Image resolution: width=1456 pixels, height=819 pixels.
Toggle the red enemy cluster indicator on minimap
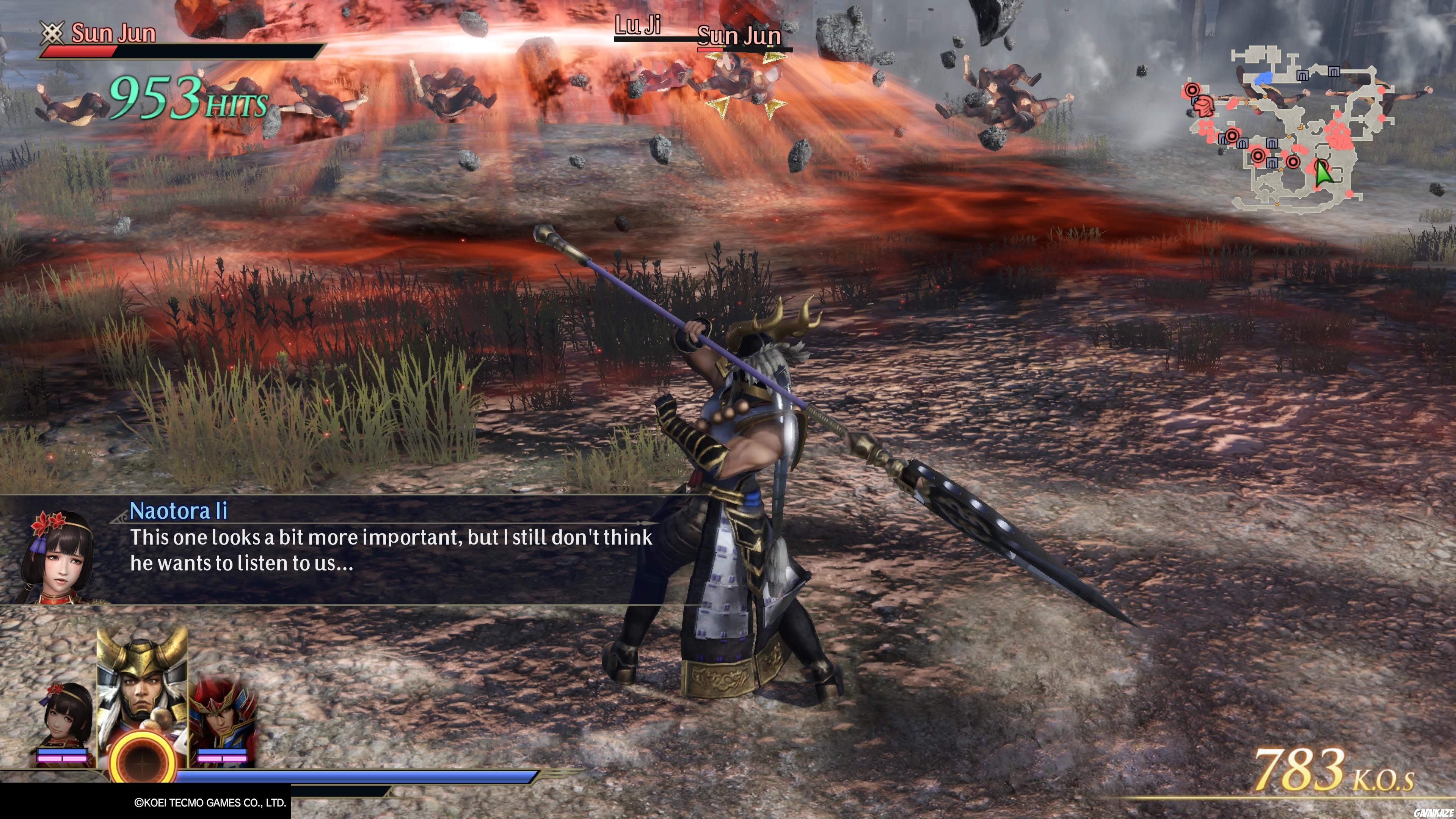pos(1338,136)
